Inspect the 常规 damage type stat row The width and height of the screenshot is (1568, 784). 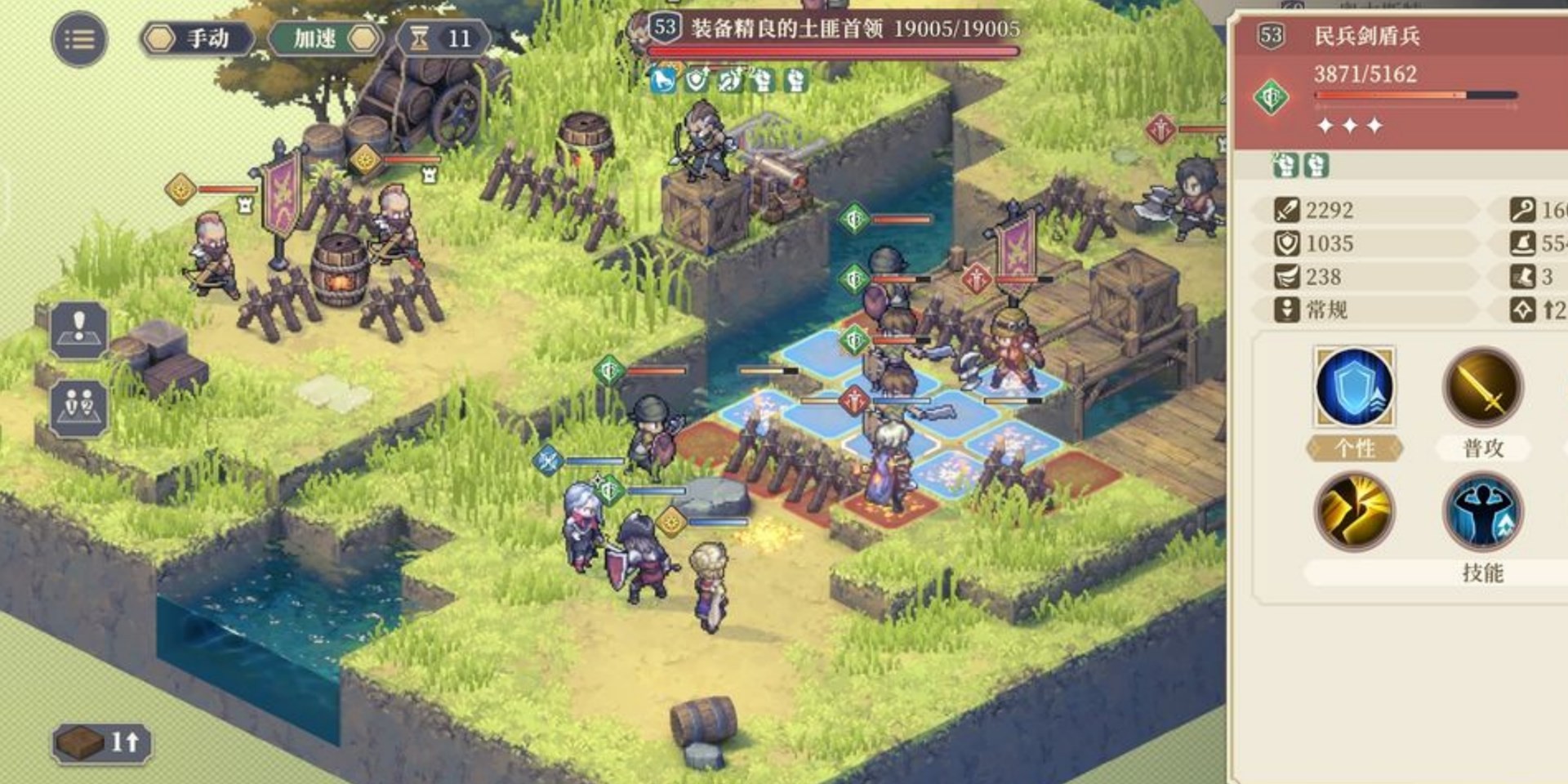click(x=1365, y=310)
